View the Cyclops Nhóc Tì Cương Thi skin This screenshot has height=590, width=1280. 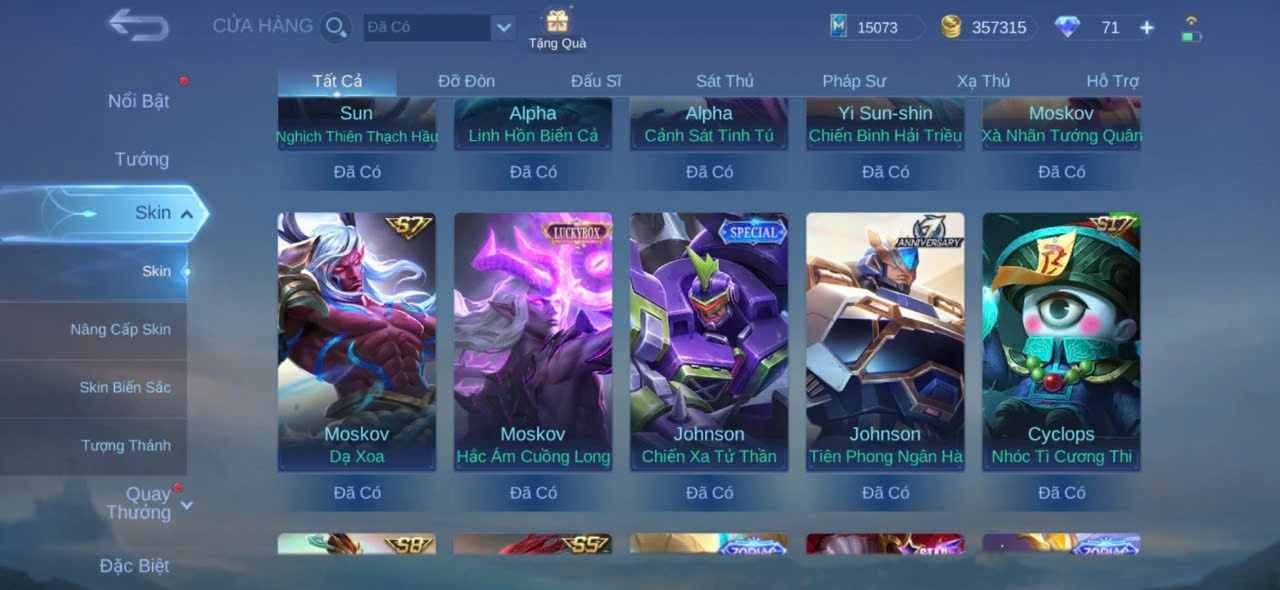(x=1061, y=340)
